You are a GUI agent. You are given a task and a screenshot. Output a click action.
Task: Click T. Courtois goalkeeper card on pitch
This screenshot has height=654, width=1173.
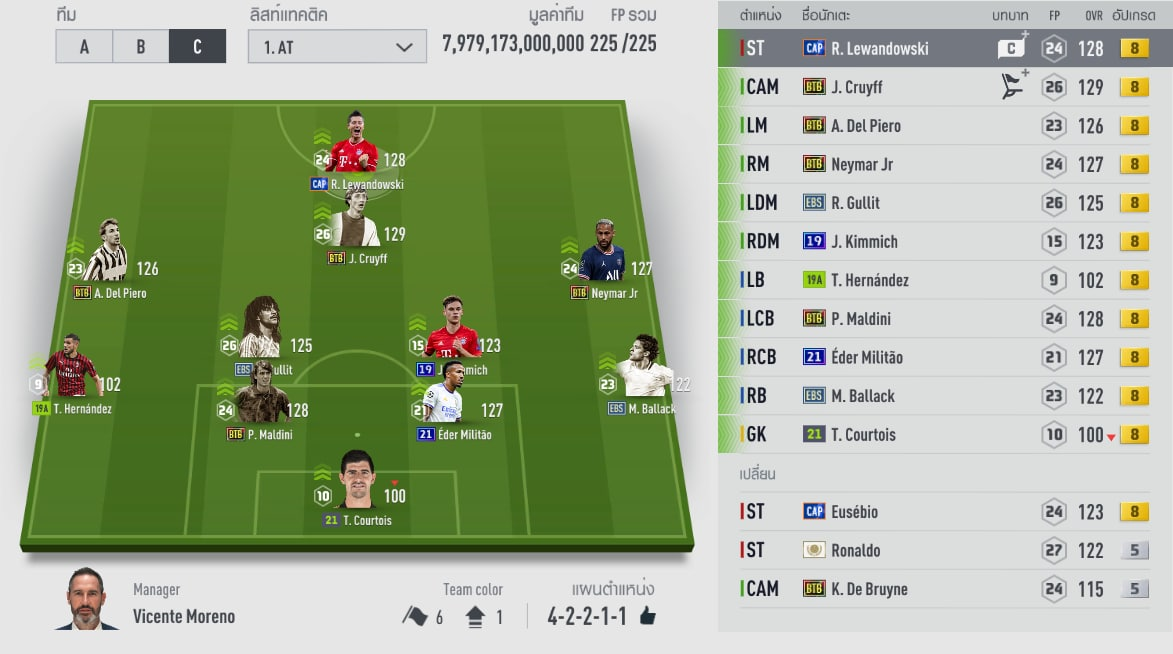[357, 486]
